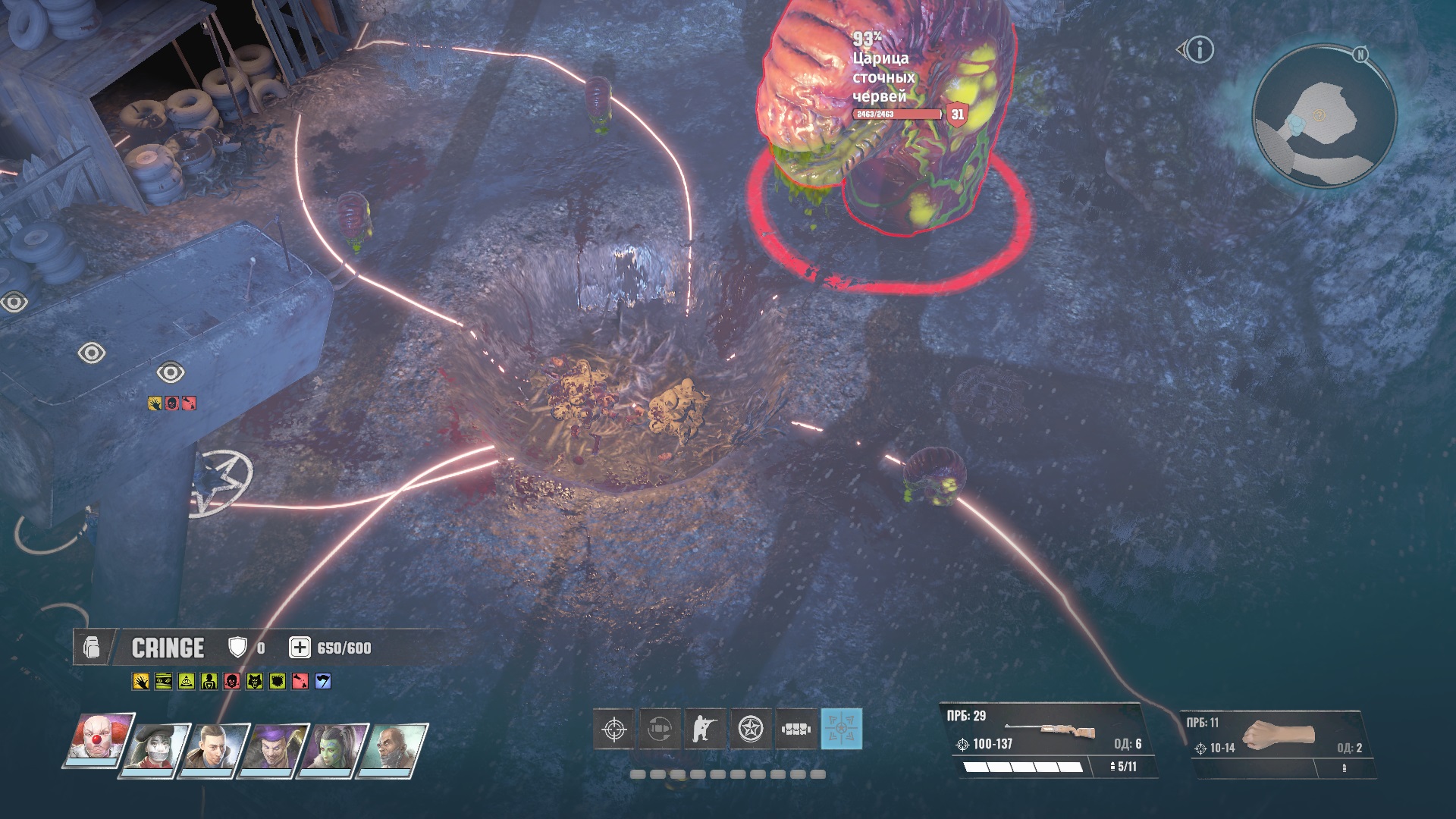
Task: Toggle the highlighted blue ambush ability
Action: coord(842,730)
